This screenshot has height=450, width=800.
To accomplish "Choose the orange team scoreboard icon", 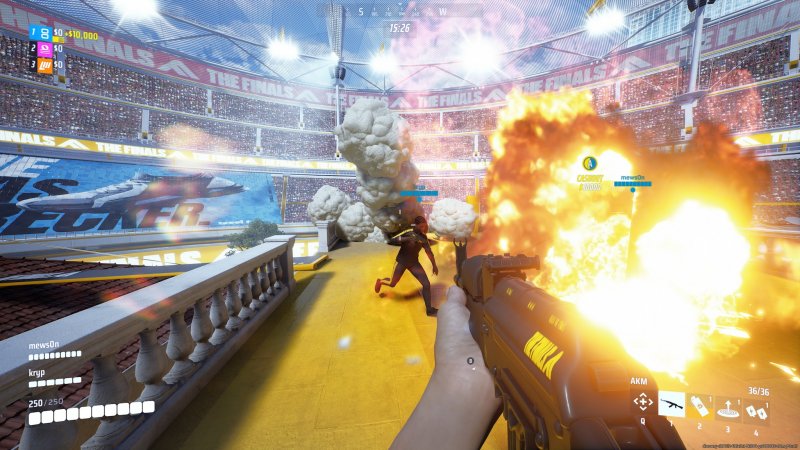I will [44, 65].
